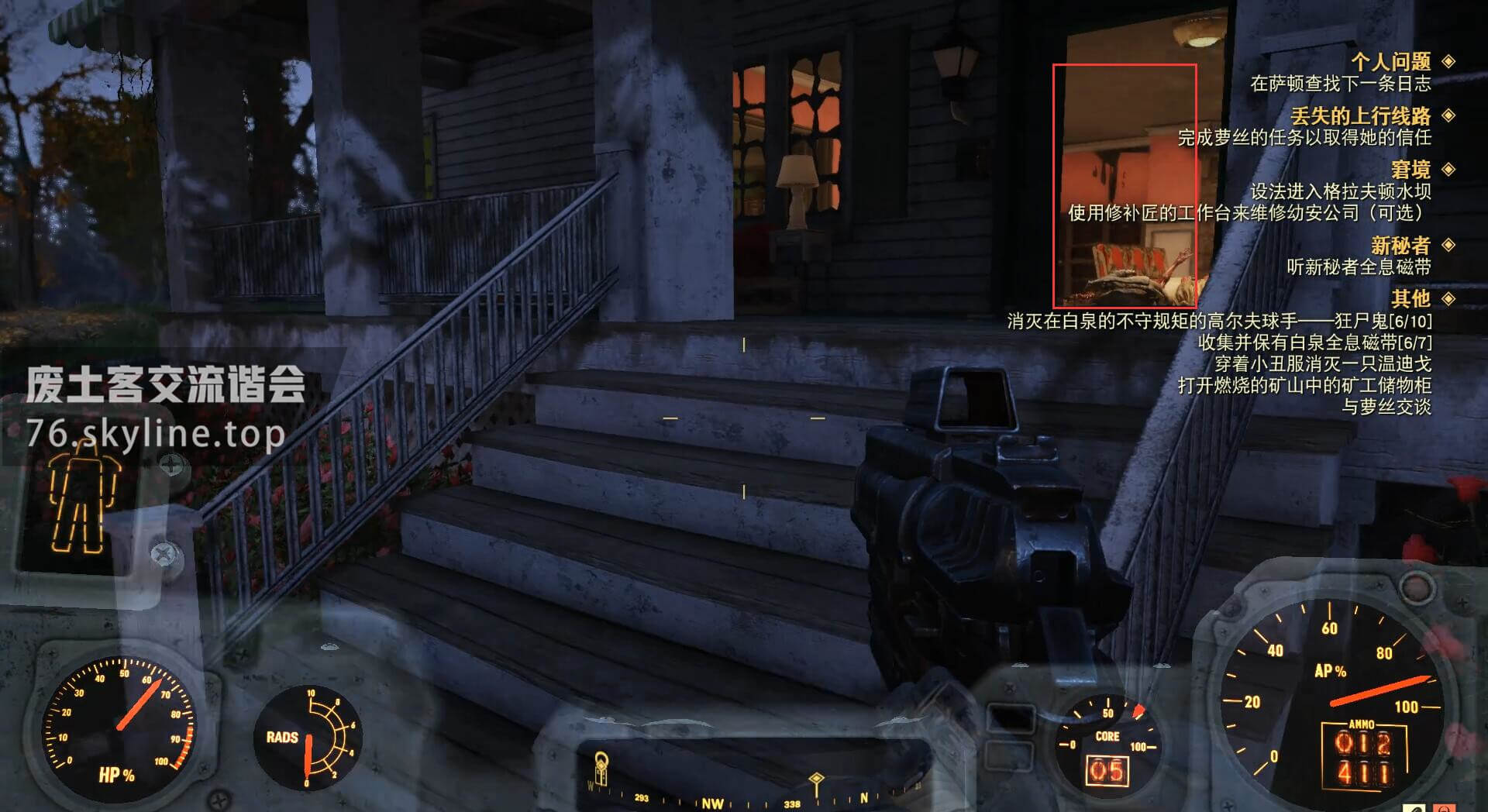This screenshot has width=1488, height=812.
Task: Open the 其他 quest category
Action: [x=1410, y=298]
